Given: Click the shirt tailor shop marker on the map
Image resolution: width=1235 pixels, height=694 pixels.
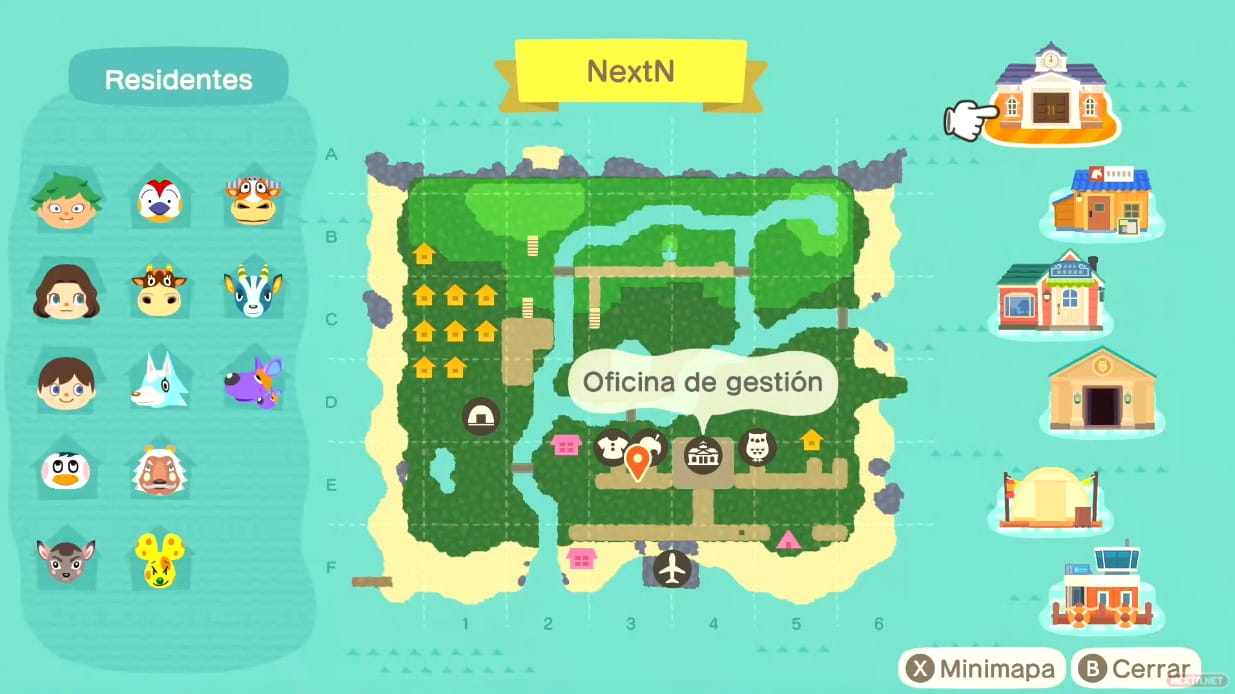Looking at the screenshot, I should point(611,447).
